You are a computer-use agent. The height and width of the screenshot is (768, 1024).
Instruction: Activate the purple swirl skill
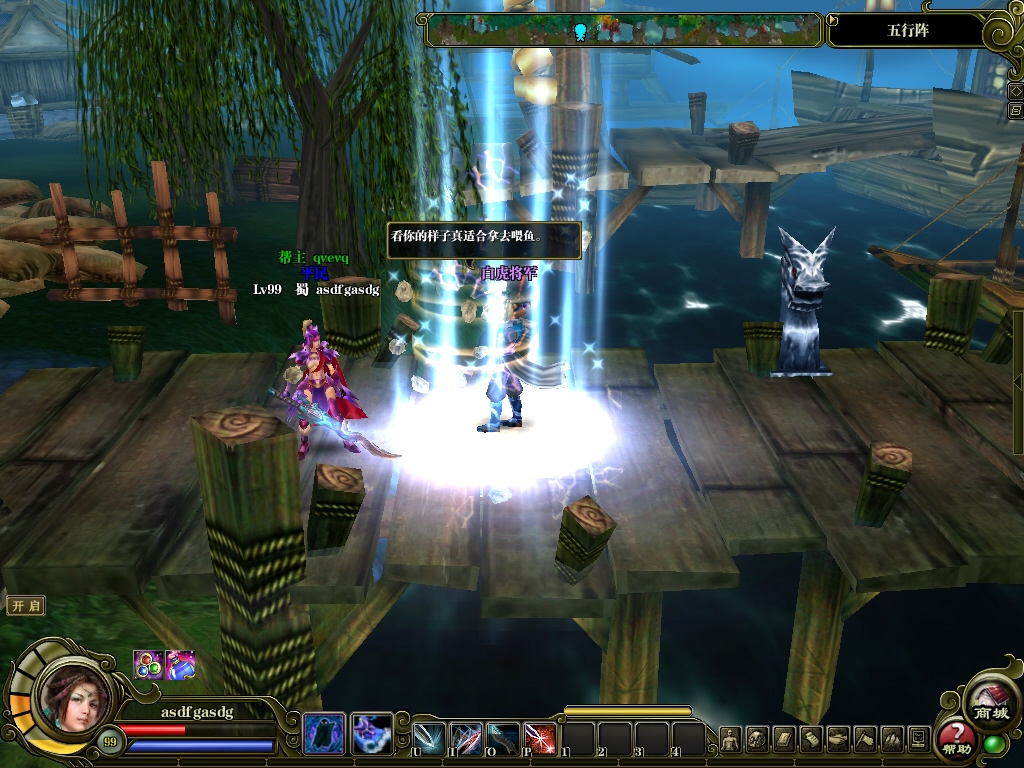click(x=371, y=734)
